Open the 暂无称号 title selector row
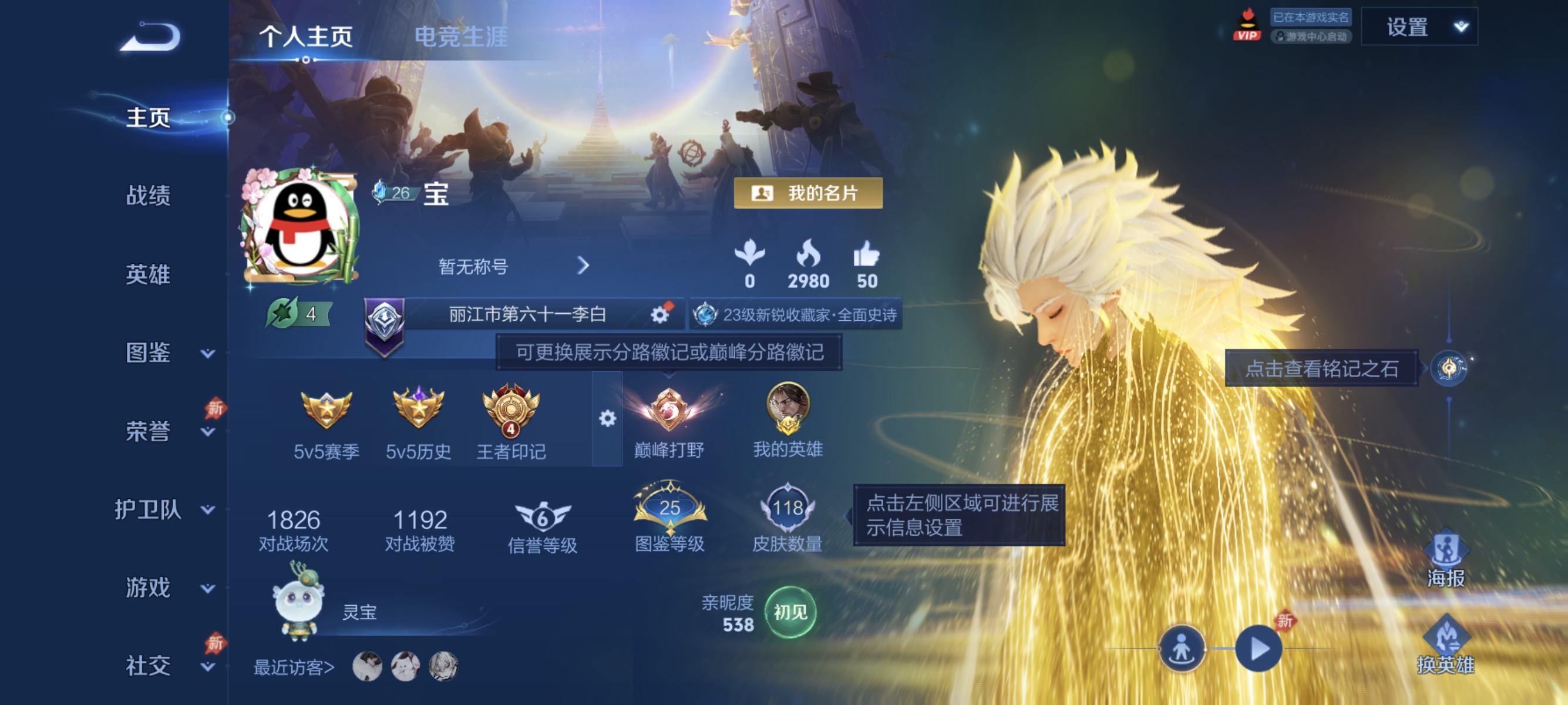The image size is (1568, 705). point(512,266)
